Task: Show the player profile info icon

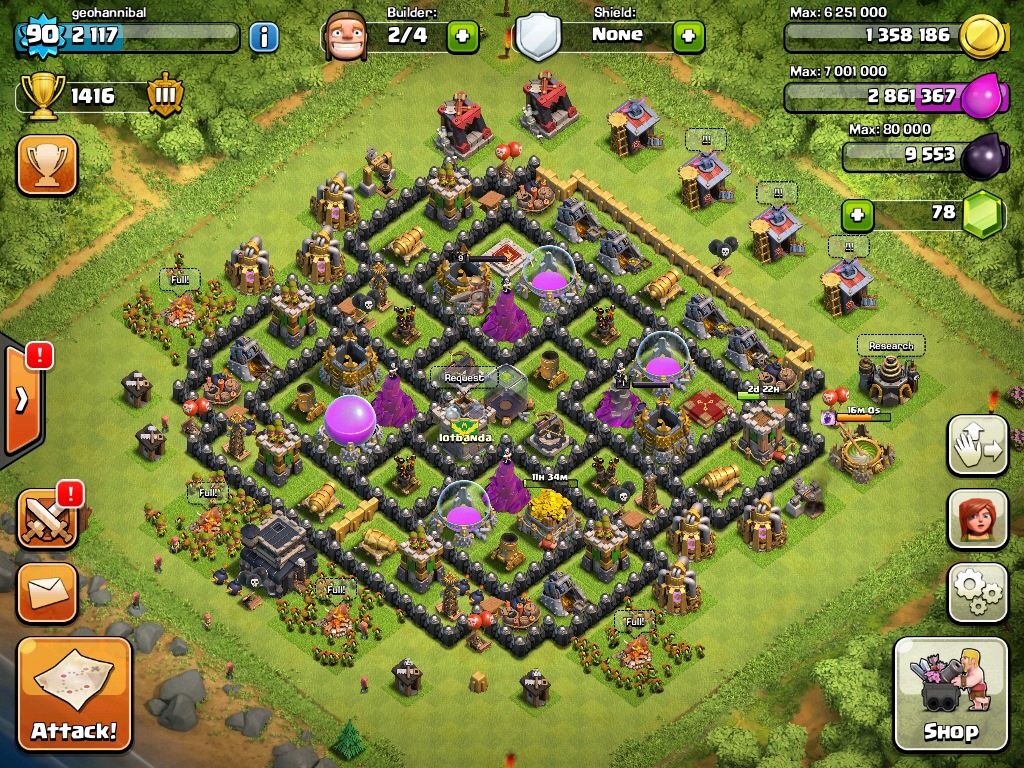Action: pyautogui.click(x=263, y=38)
